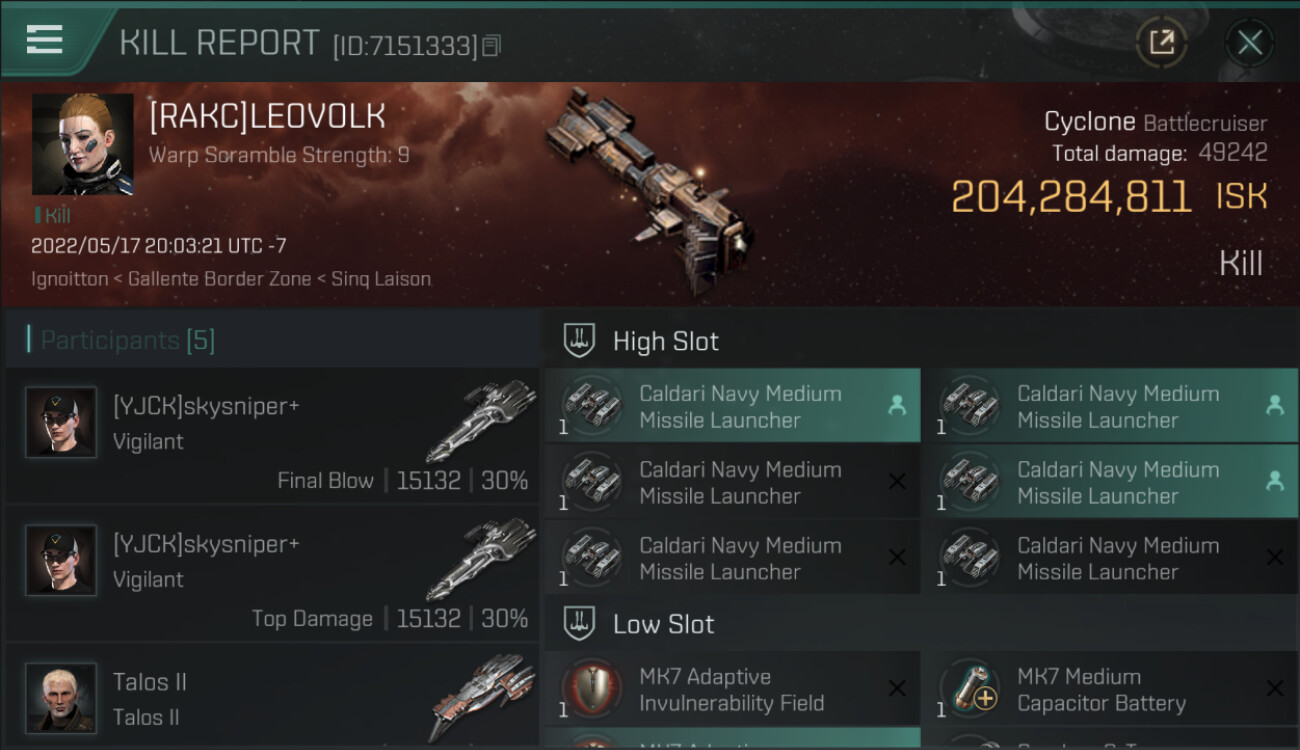Image resolution: width=1300 pixels, height=750 pixels.
Task: Copy the kill report ID
Action: tap(491, 46)
